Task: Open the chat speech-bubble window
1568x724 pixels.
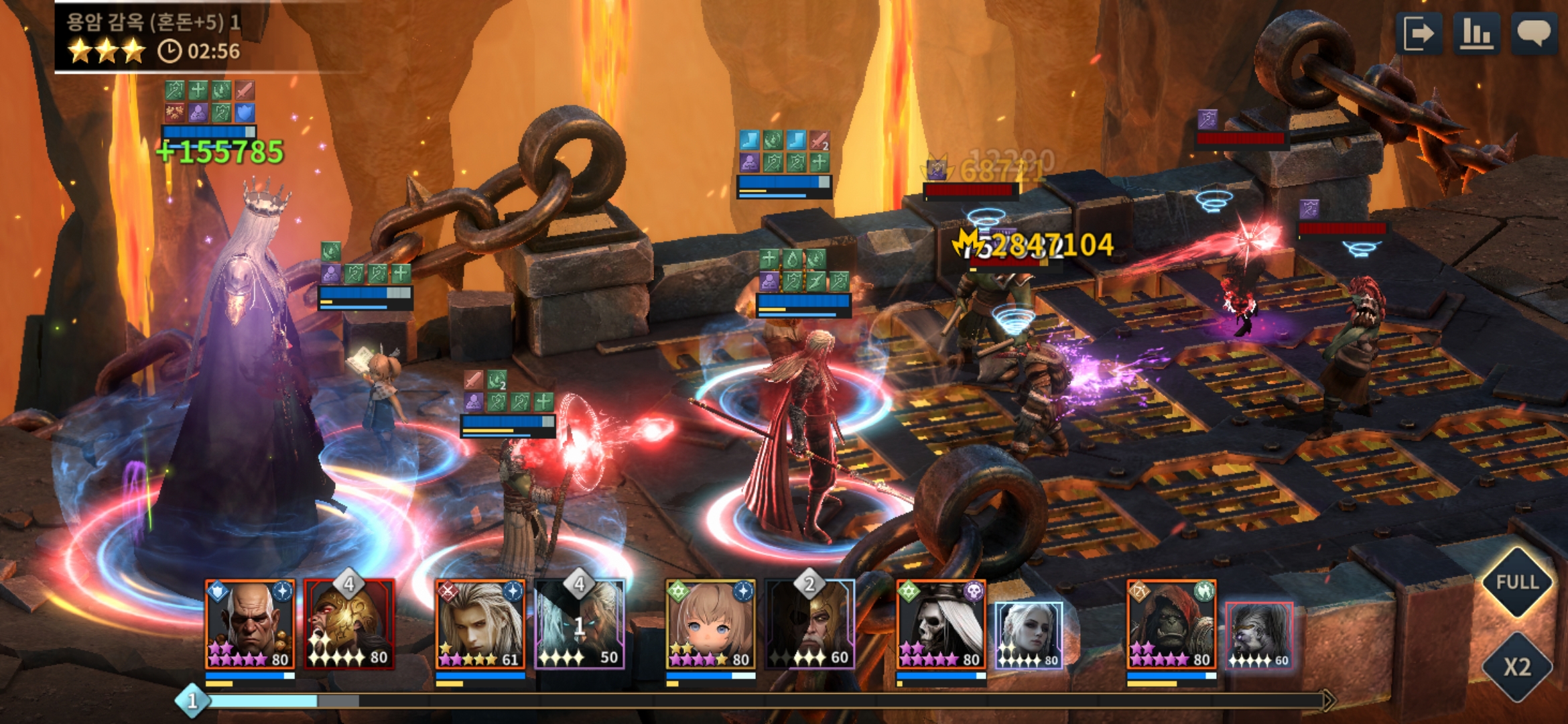Action: (1533, 34)
